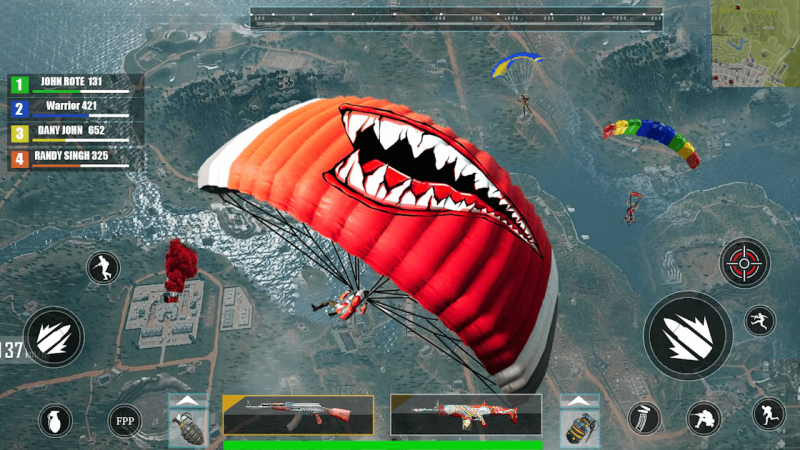This screenshot has width=800, height=450.
Task: Expand the arrow above the yellow-striped grenade
Action: [x=578, y=400]
